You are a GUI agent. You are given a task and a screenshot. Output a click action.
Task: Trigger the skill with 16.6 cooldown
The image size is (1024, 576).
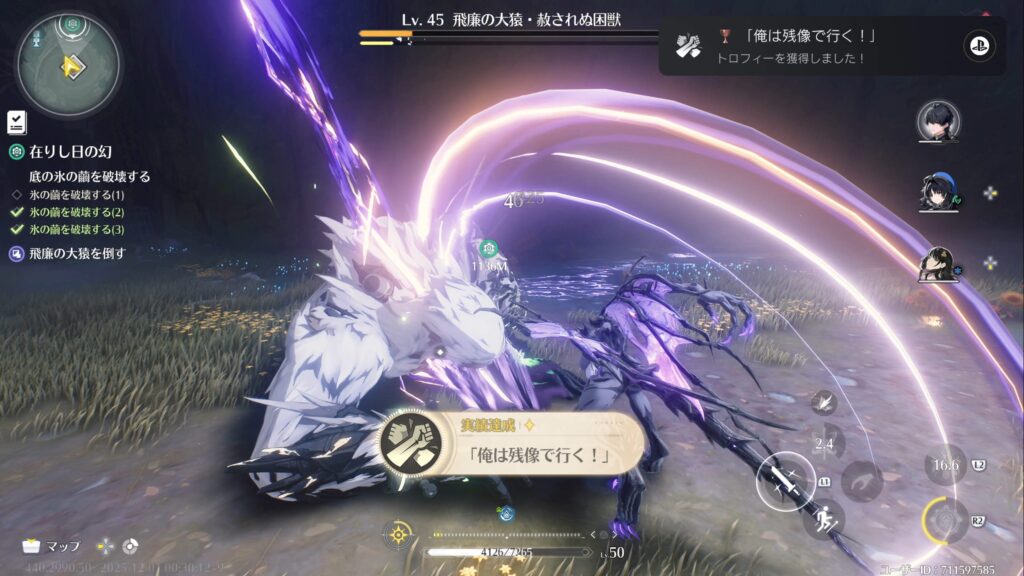tap(944, 464)
